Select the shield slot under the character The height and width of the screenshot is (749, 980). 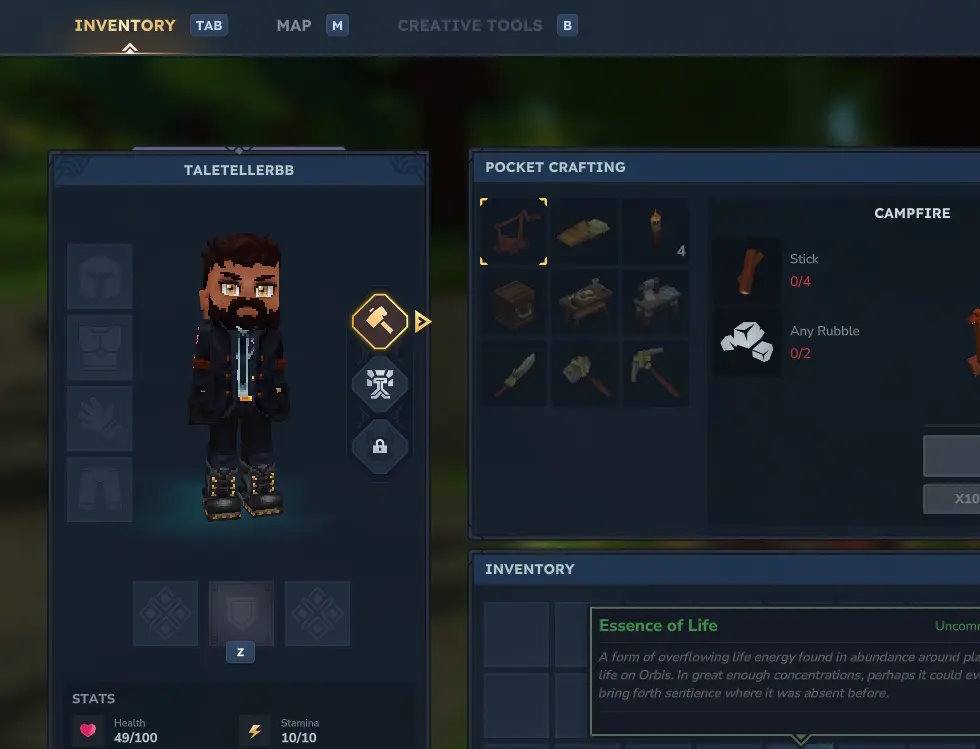tap(241, 612)
